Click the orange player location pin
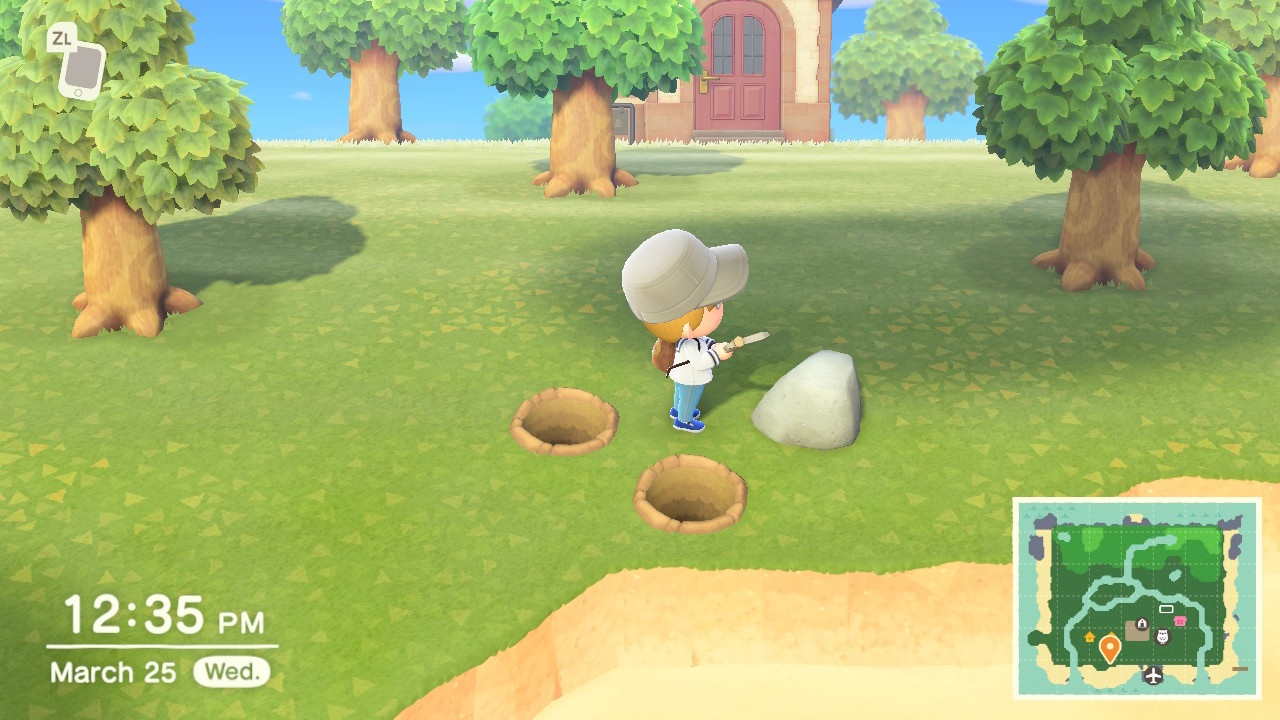This screenshot has height=720, width=1280. click(1110, 646)
